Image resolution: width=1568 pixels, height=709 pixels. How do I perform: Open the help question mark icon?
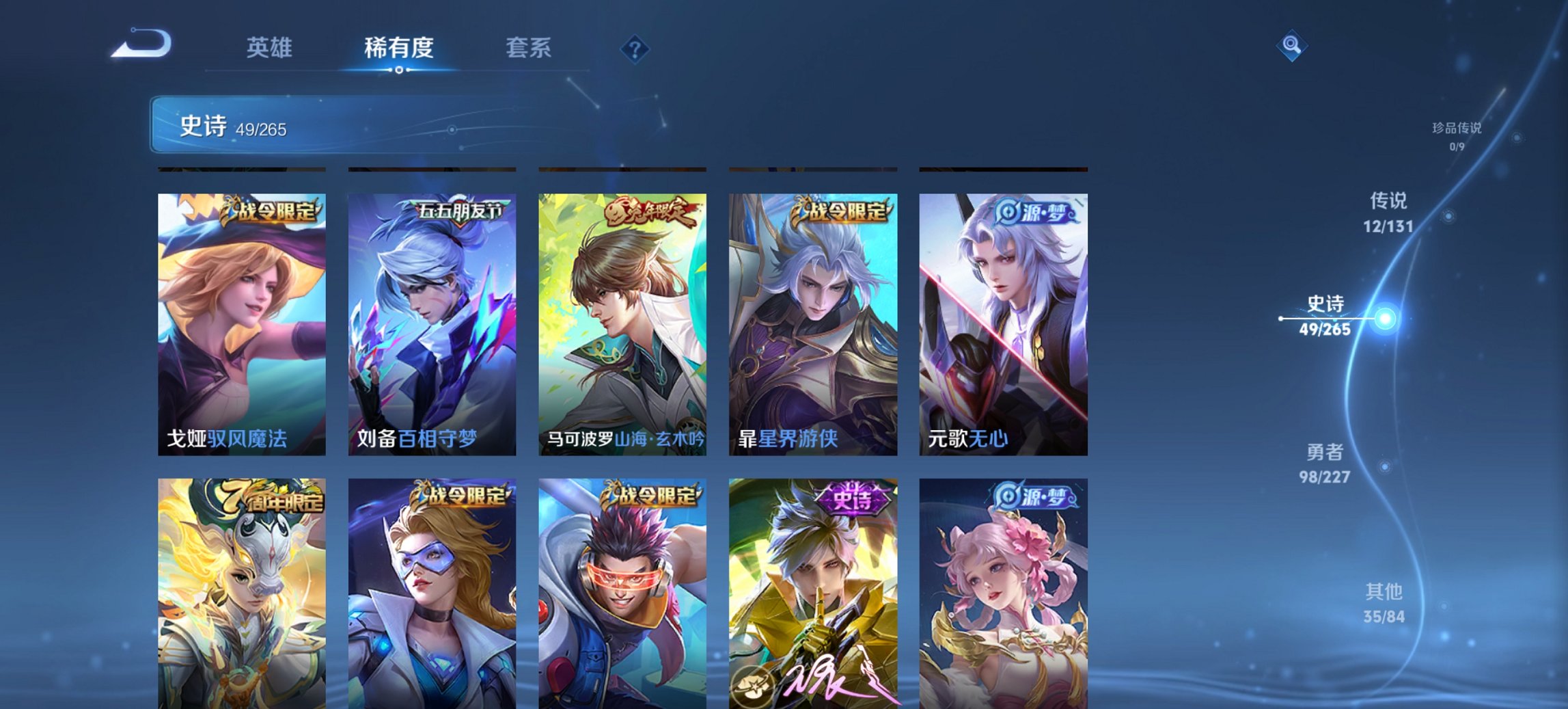(633, 49)
